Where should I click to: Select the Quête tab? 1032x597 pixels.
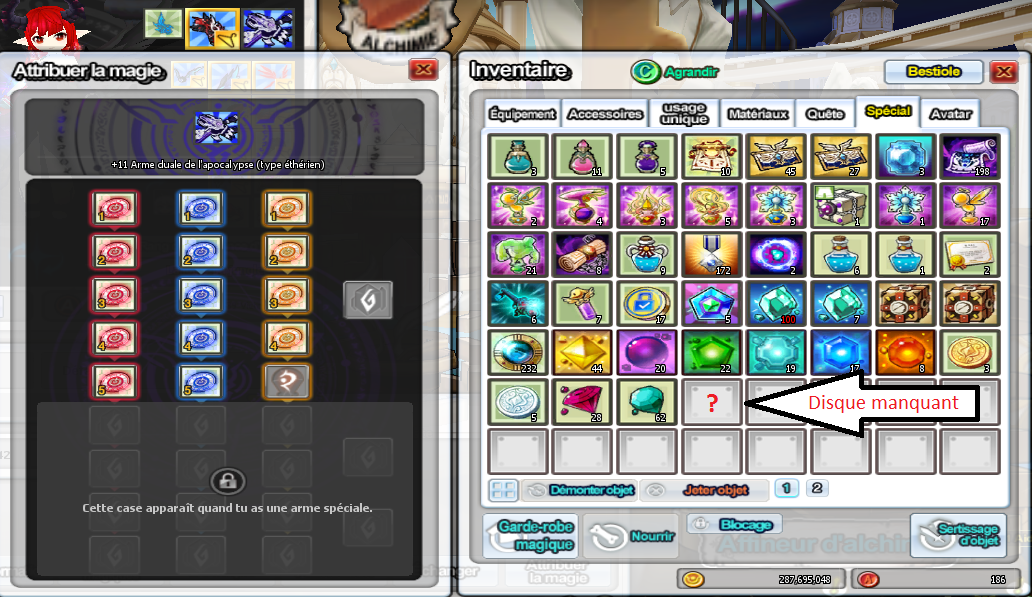[x=825, y=114]
